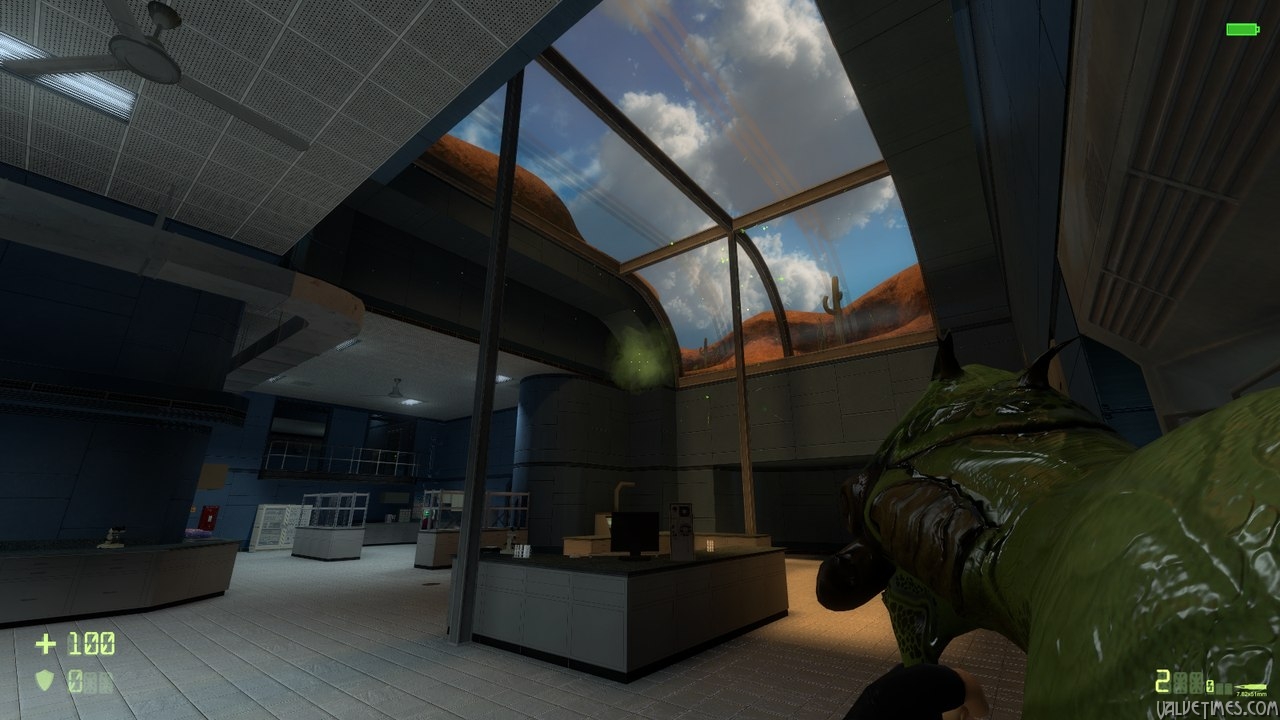Click the health cross icon on the HUD

[x=46, y=643]
